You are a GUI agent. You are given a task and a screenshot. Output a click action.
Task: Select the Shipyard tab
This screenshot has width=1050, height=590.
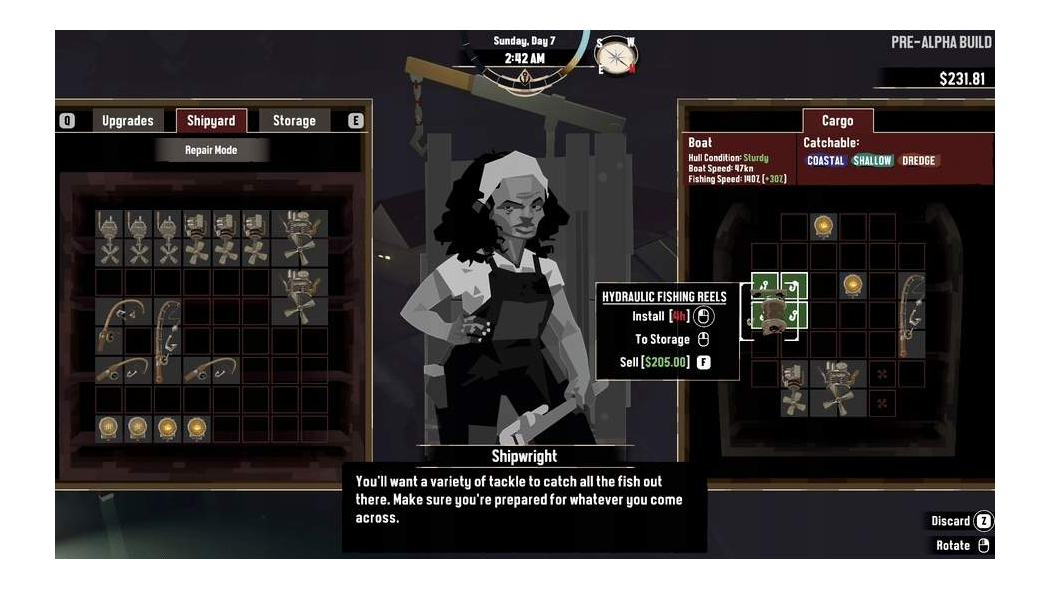(x=211, y=121)
